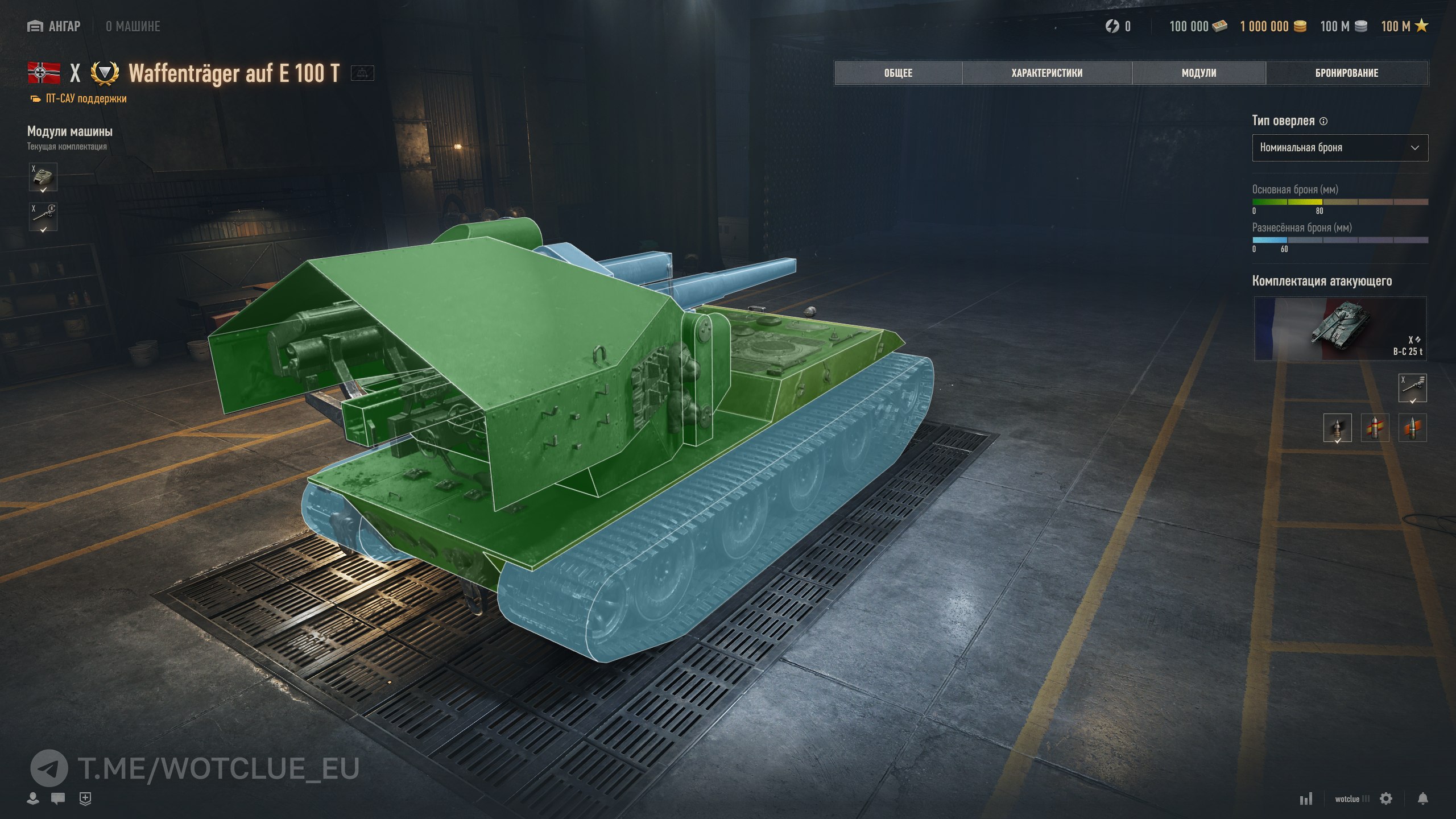The image size is (1456, 819).
Task: Select the tier X hull module icon
Action: pyautogui.click(x=43, y=177)
